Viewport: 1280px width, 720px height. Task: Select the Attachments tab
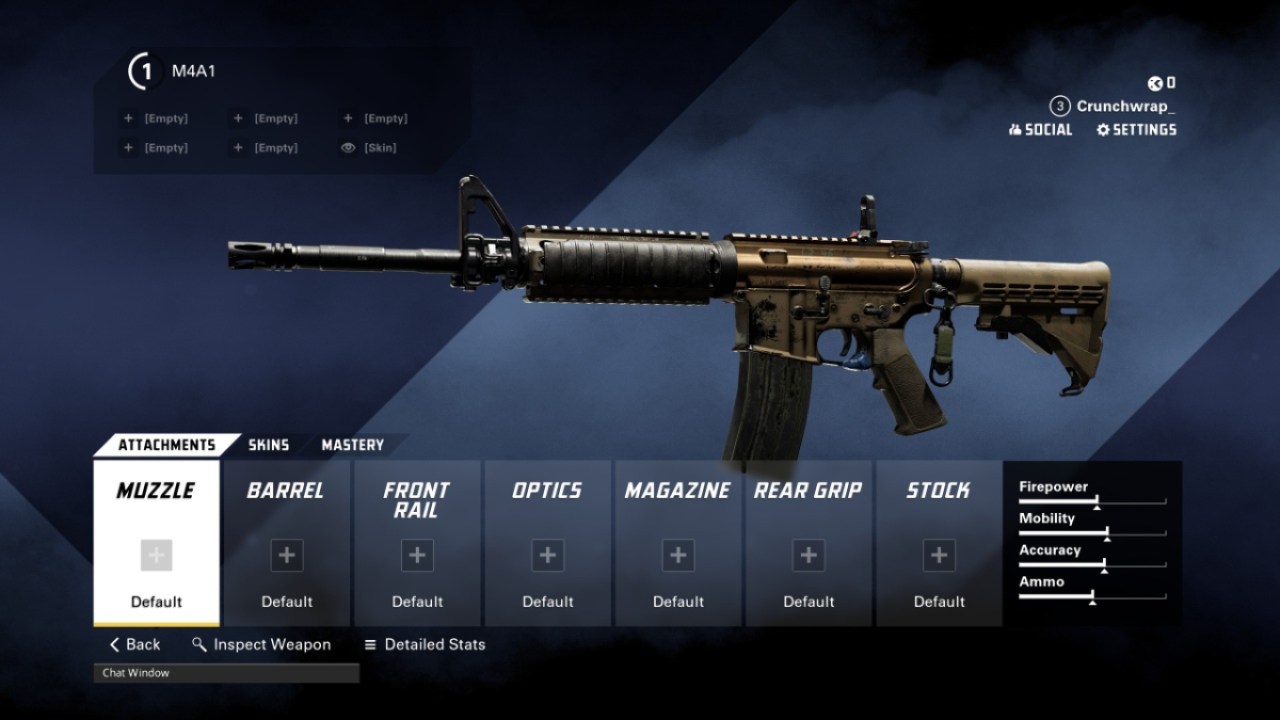[x=166, y=445]
